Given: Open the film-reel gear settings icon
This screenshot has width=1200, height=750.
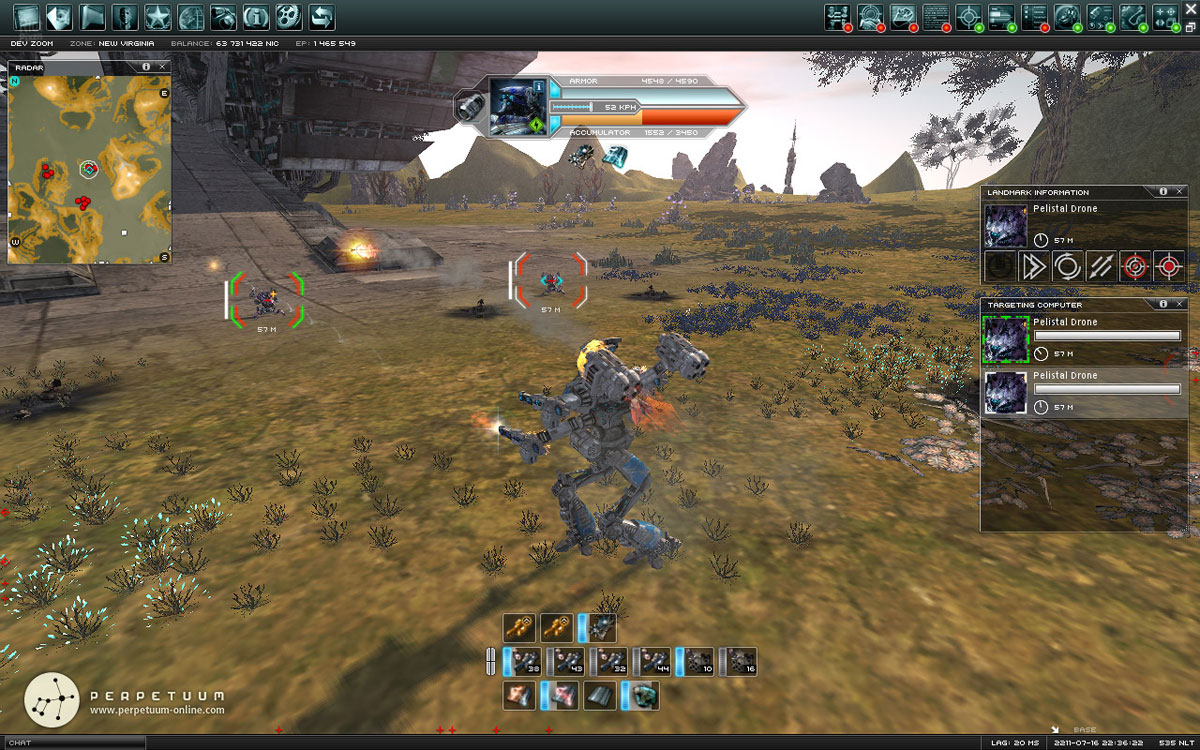Looking at the screenshot, I should tap(288, 17).
